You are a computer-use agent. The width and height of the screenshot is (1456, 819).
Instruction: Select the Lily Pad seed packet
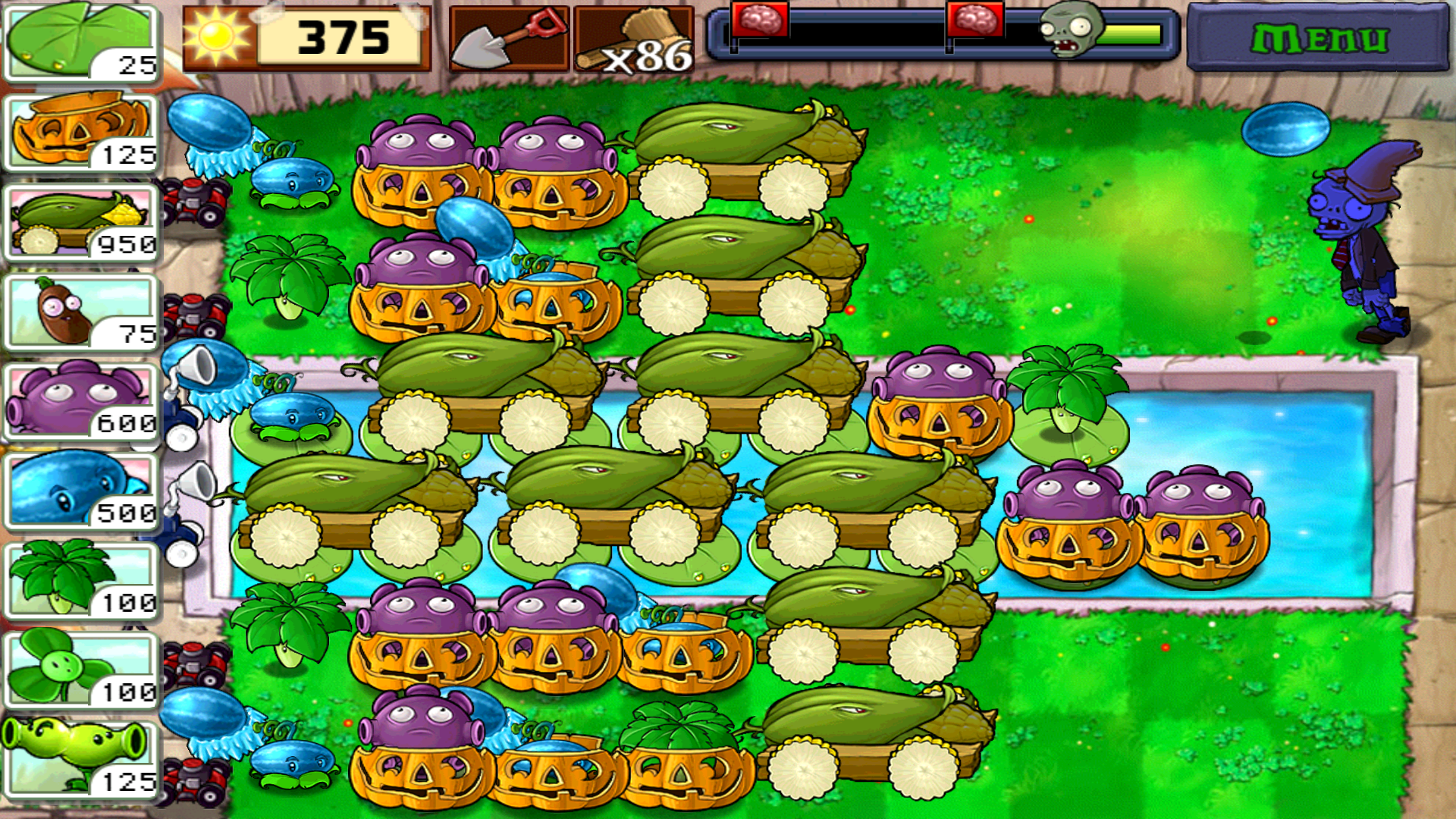[80, 42]
